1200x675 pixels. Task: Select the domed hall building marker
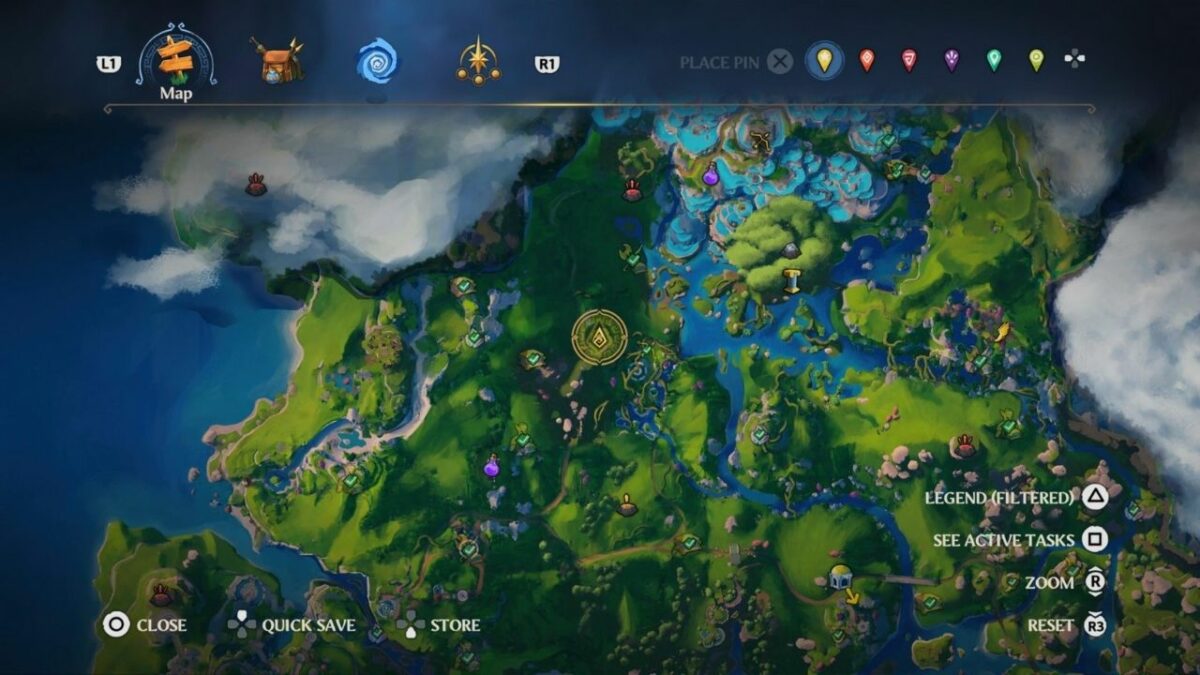coord(840,576)
